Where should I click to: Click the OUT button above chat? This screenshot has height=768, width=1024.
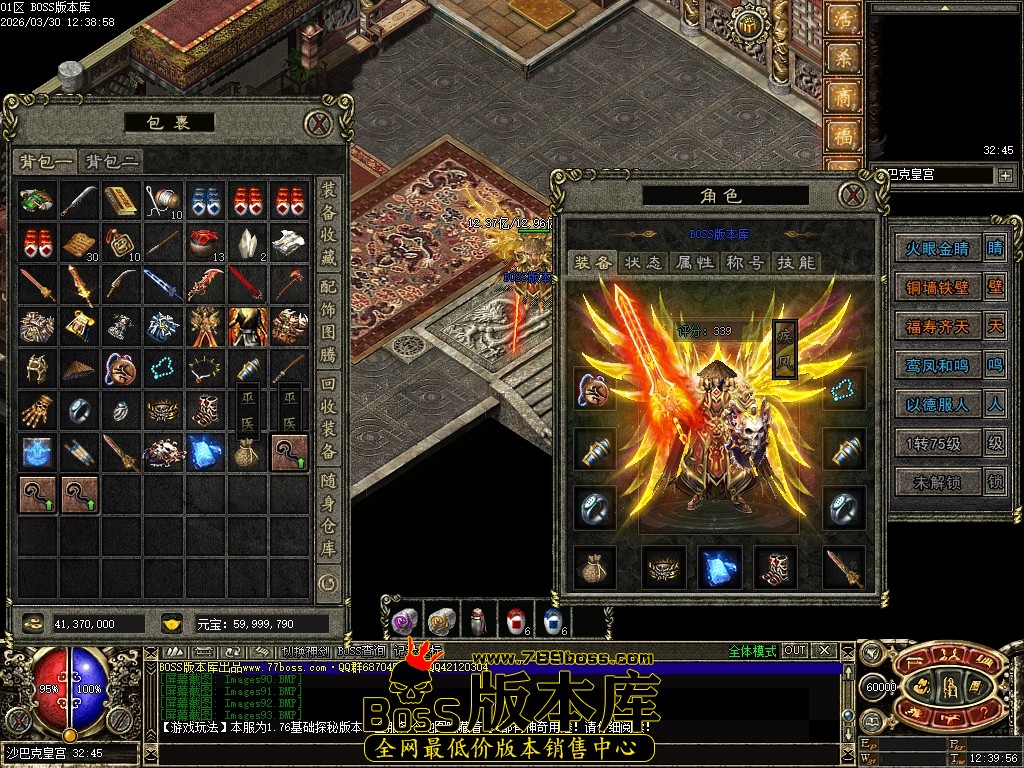pos(794,650)
